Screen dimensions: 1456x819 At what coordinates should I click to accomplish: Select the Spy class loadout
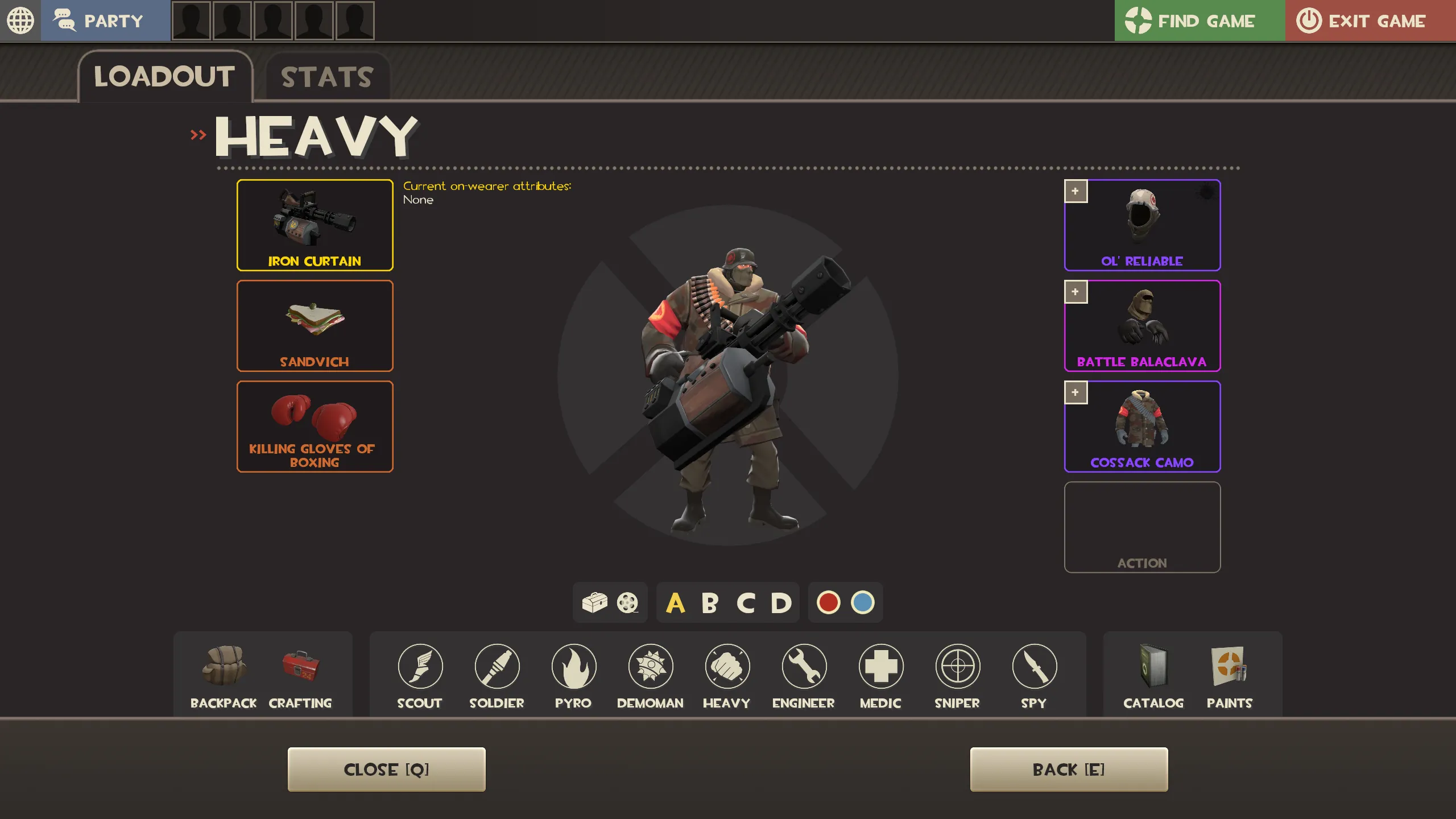[x=1034, y=676]
